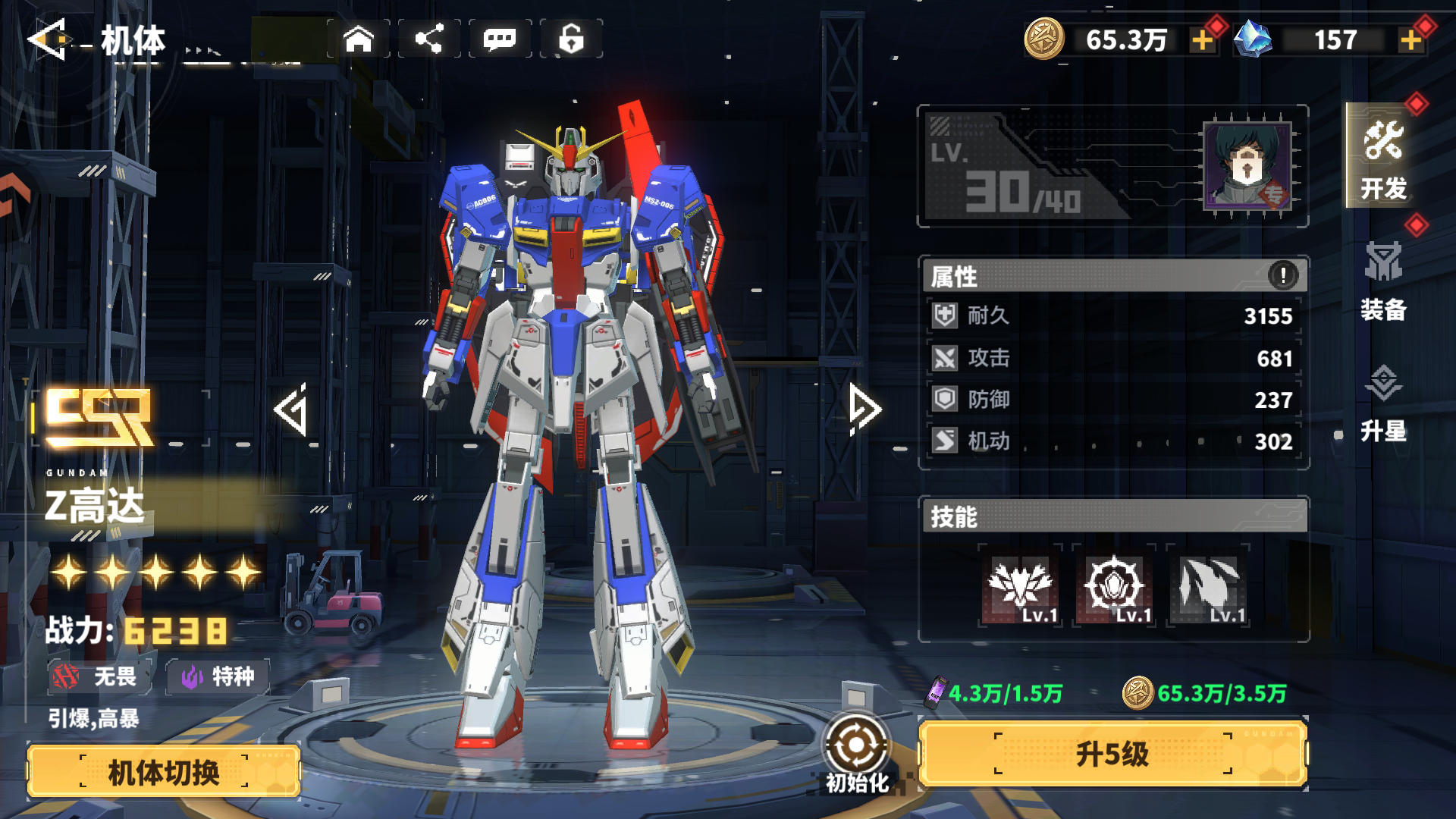View the next mech with right arrow

click(x=864, y=409)
